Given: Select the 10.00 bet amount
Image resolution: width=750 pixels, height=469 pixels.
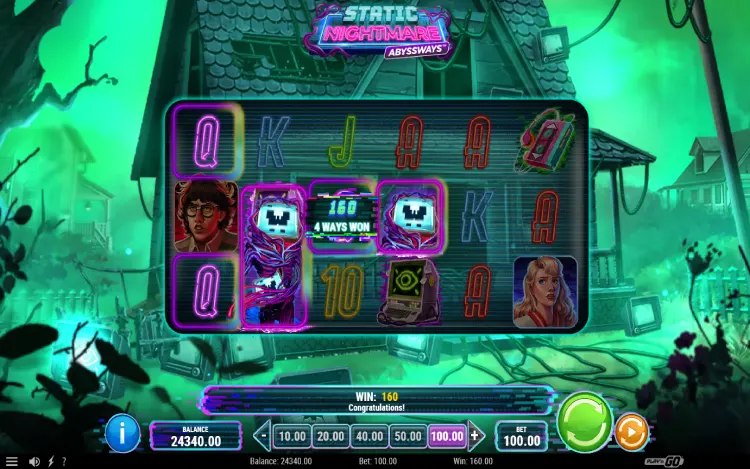Looking at the screenshot, I should click(x=291, y=436).
